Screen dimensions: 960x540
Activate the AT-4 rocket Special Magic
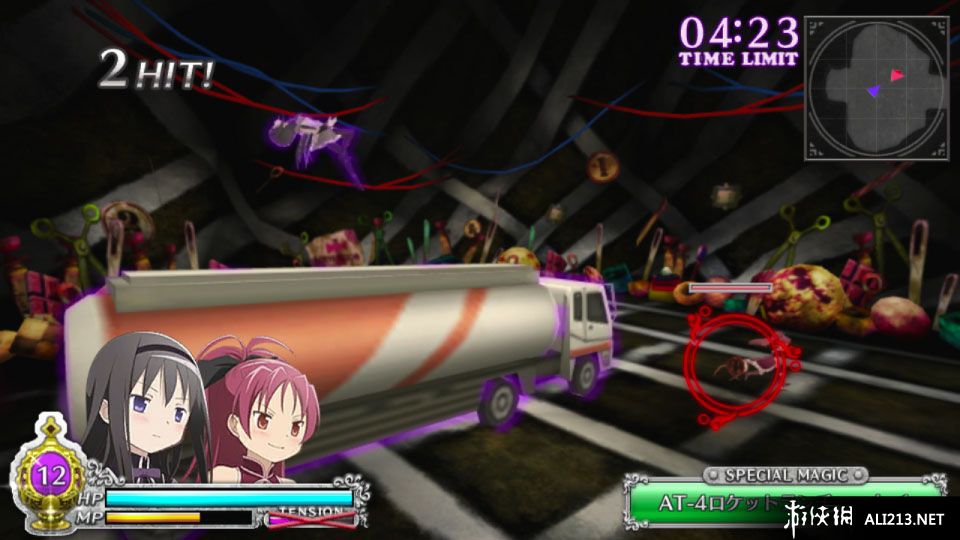pos(783,500)
